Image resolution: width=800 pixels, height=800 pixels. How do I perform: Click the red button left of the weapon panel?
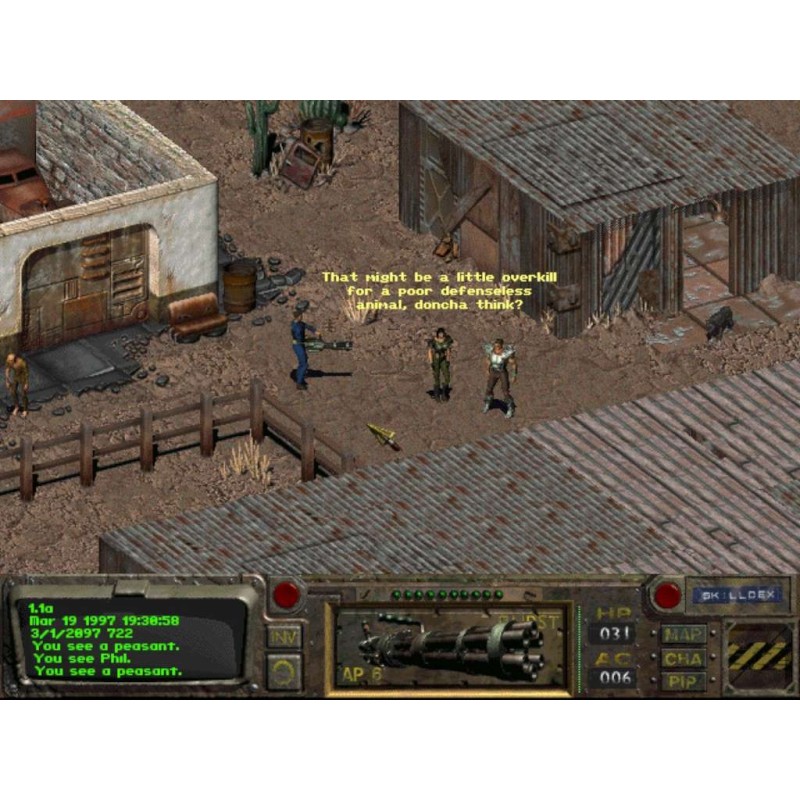tap(287, 595)
